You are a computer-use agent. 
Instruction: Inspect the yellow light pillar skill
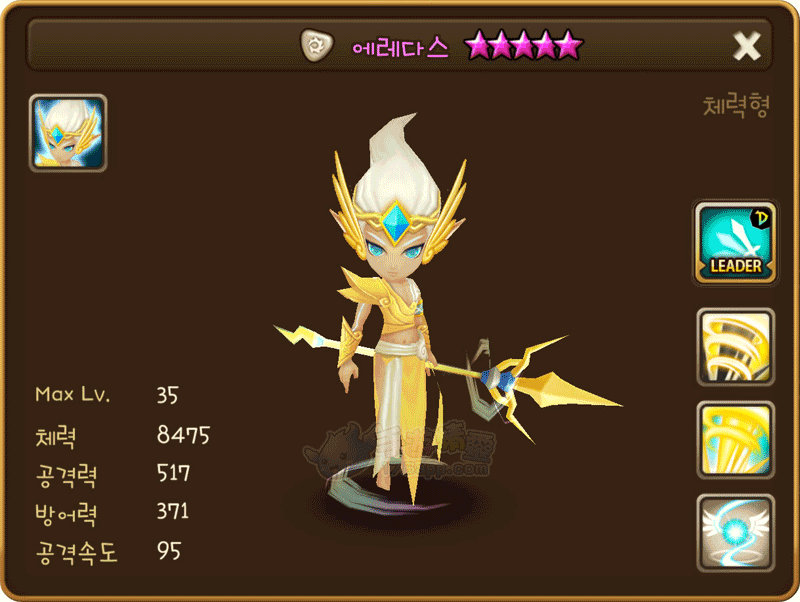pos(735,440)
